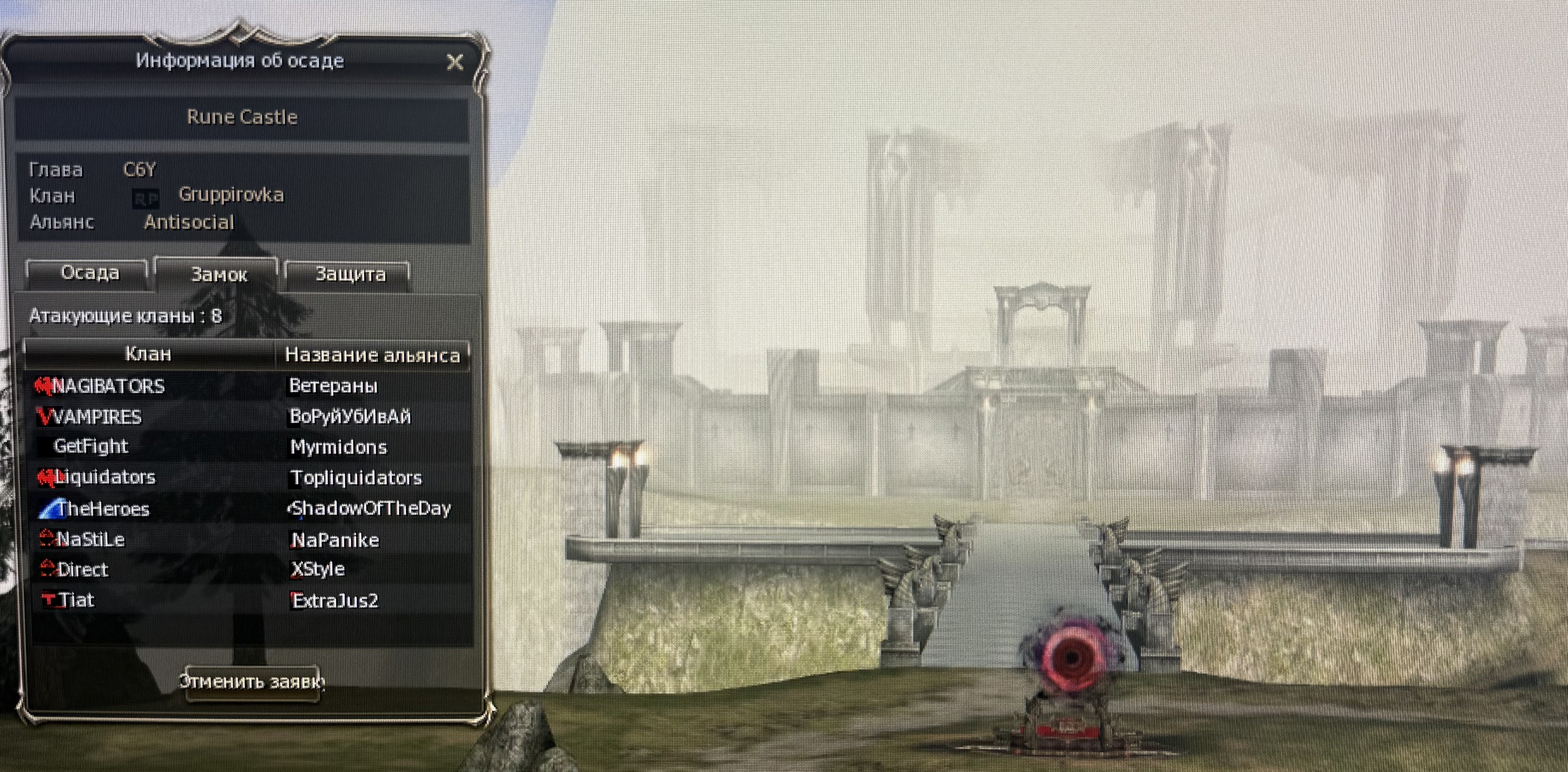This screenshot has width=1568, height=772.
Task: Open the Замок tab
Action: coord(219,275)
